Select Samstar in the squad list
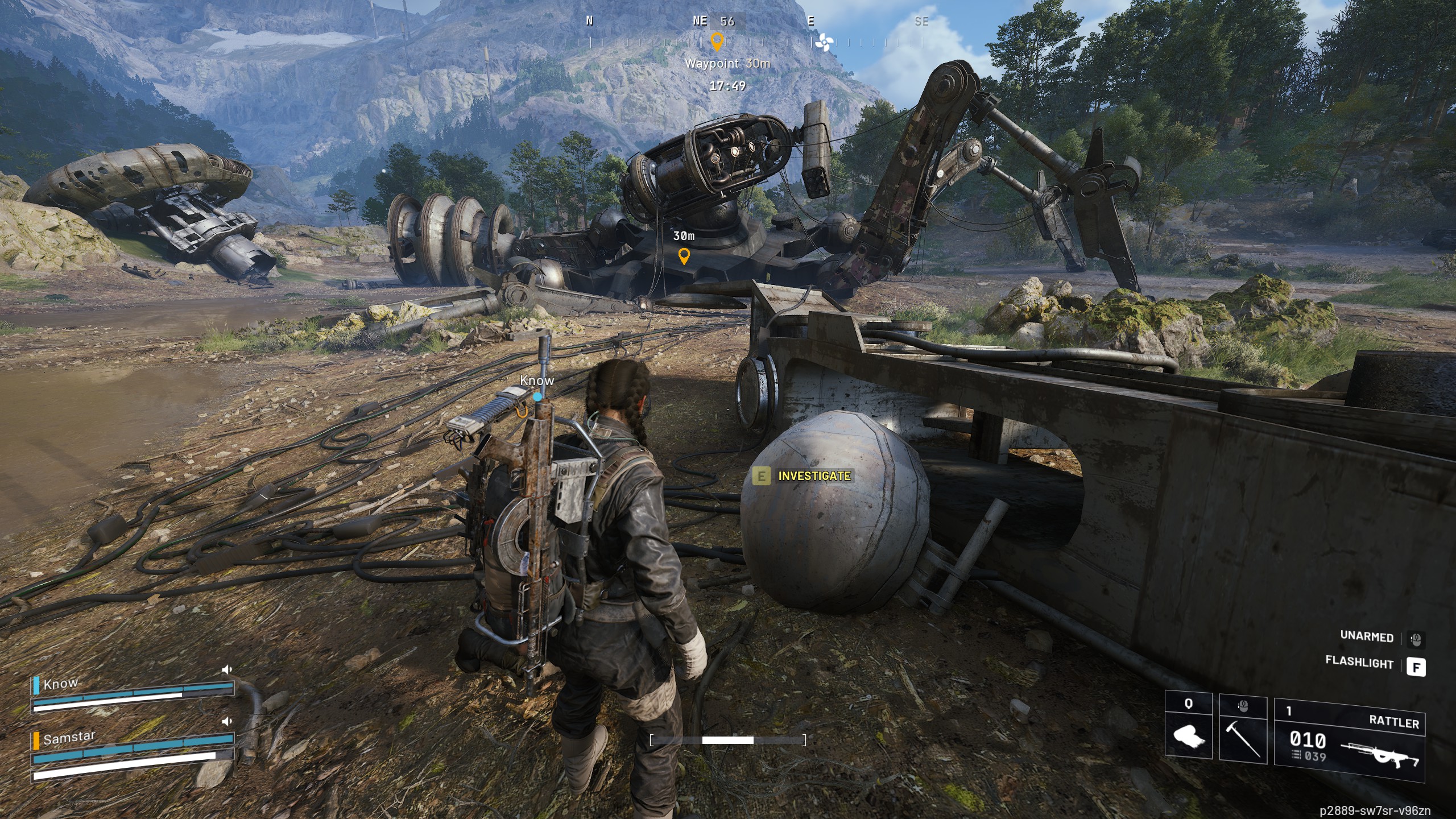 pos(69,738)
